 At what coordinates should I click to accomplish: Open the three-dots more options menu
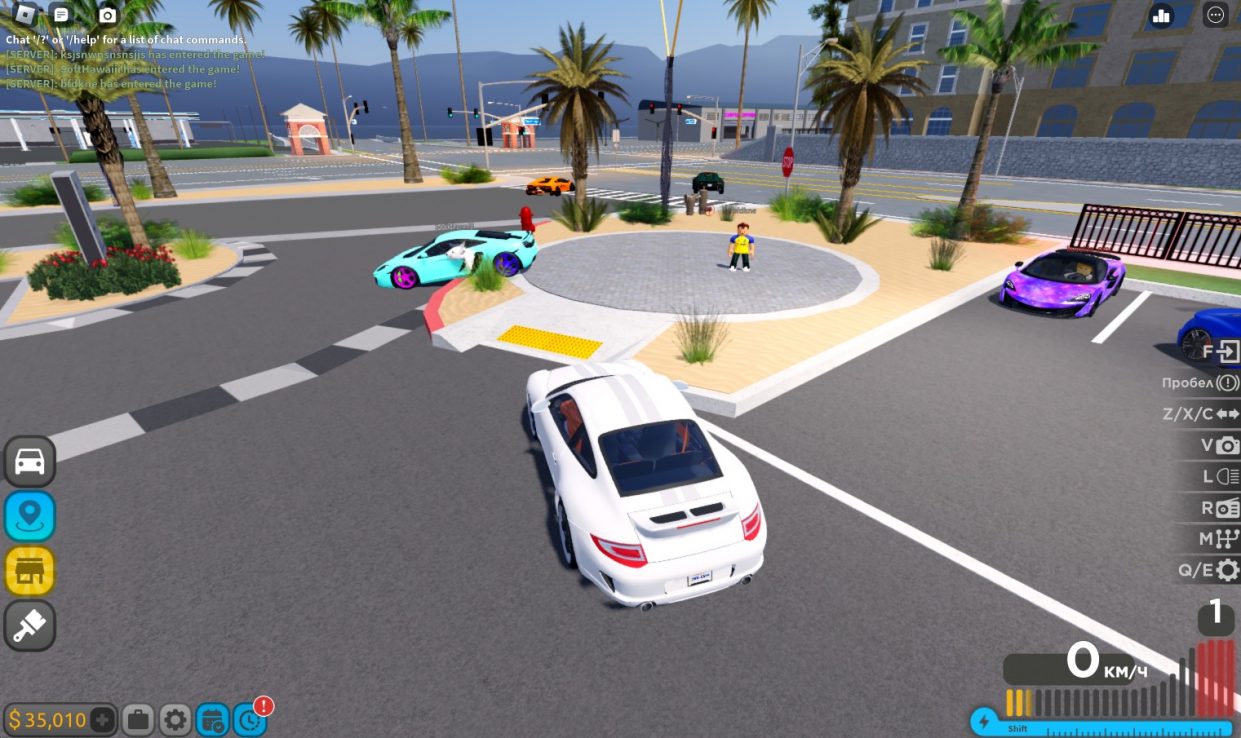click(1216, 15)
